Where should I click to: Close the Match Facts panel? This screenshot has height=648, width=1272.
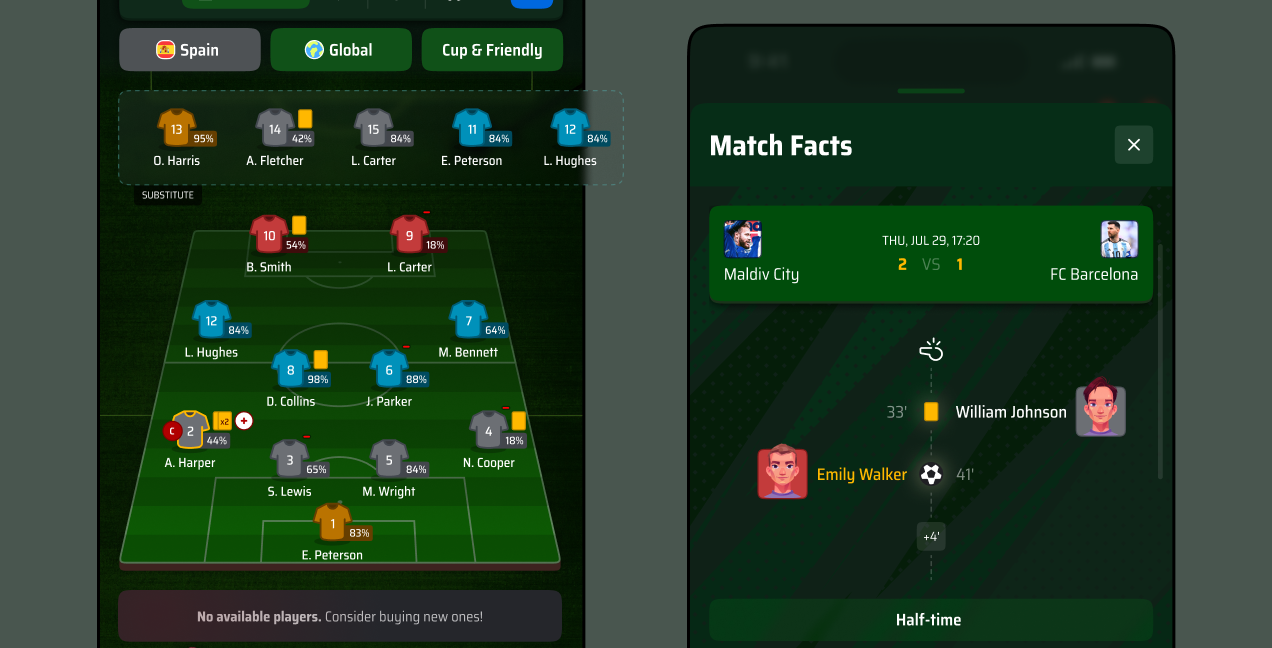point(1133,145)
